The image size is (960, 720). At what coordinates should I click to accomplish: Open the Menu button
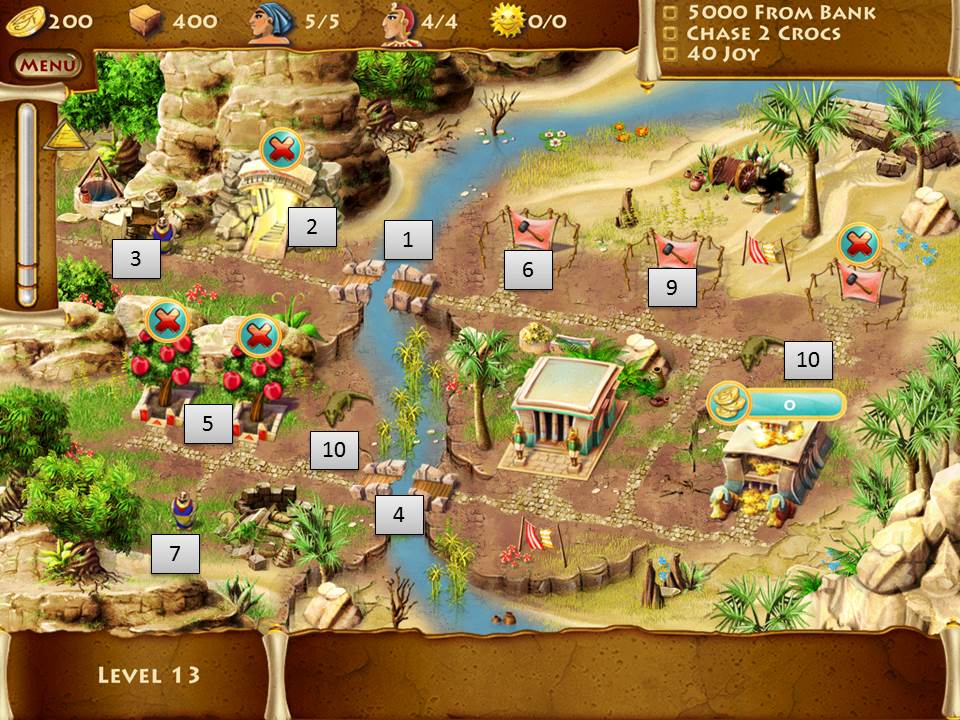tap(46, 66)
